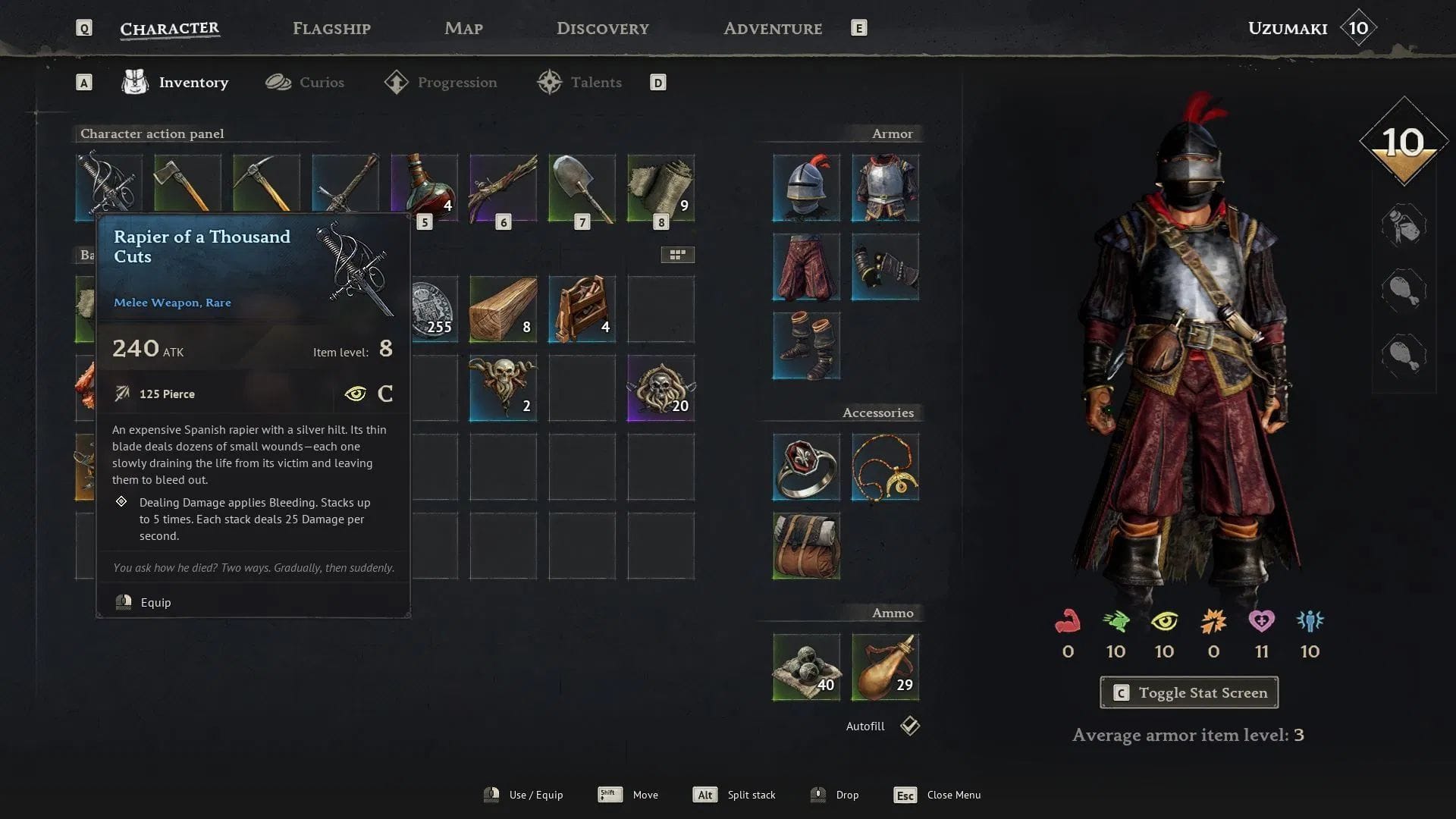Viewport: 1456px width, 819px height.
Task: Open the Map menu
Action: pos(463,28)
